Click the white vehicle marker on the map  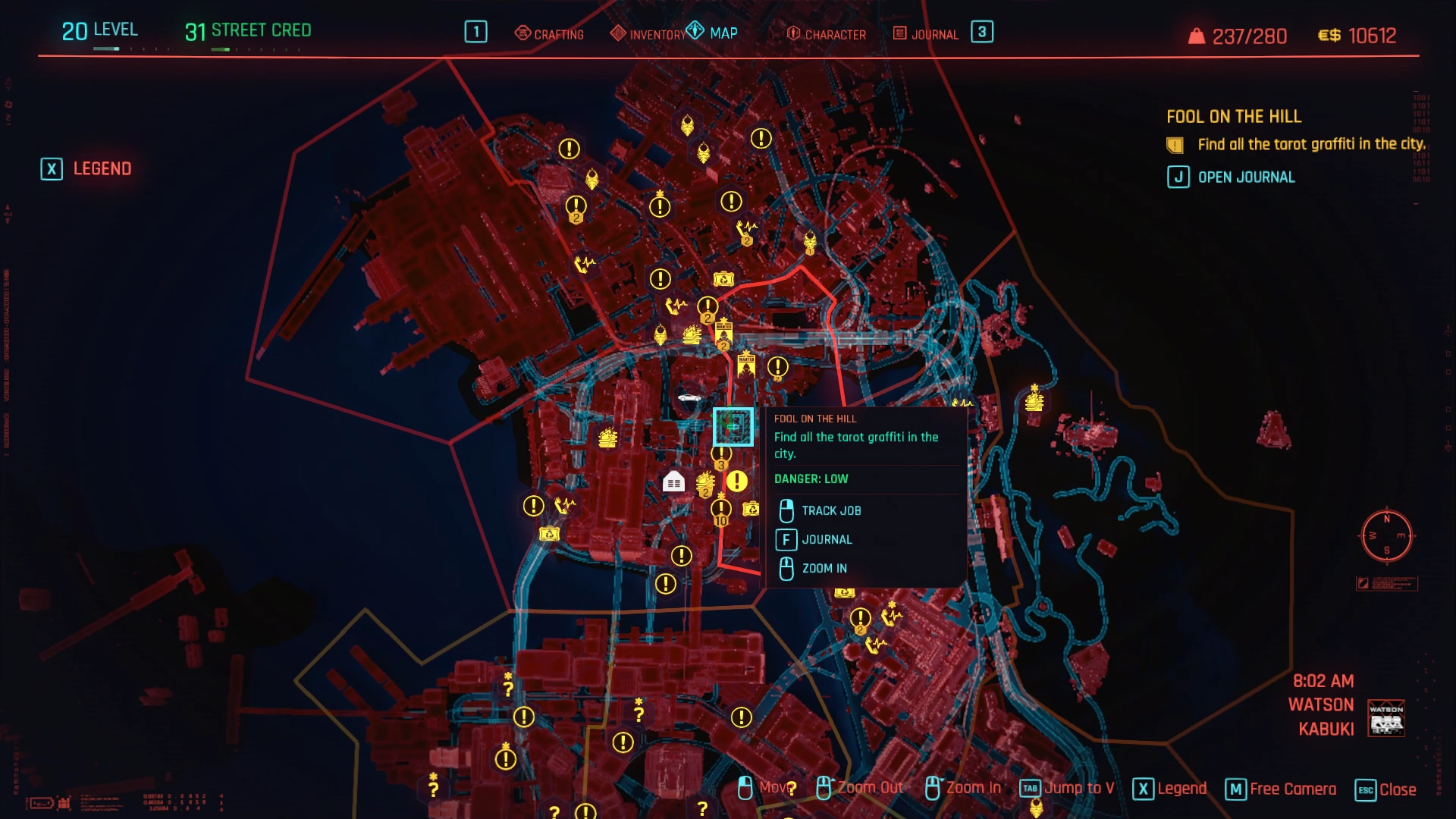[x=689, y=397]
